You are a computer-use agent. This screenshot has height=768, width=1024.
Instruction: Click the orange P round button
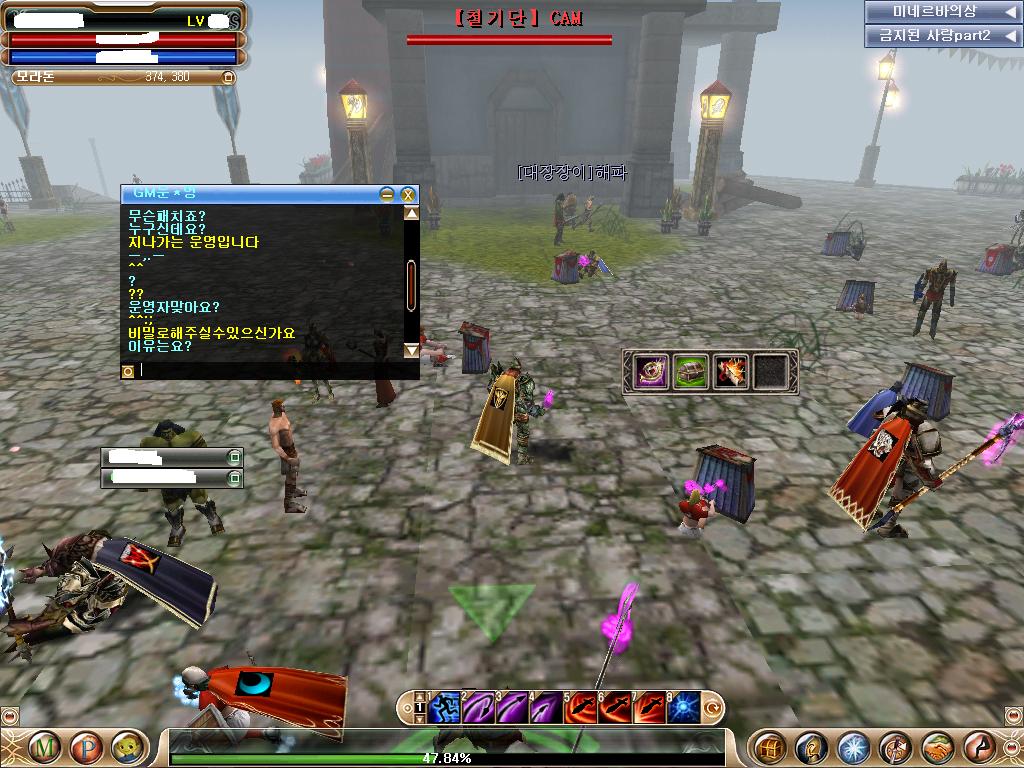[86, 746]
